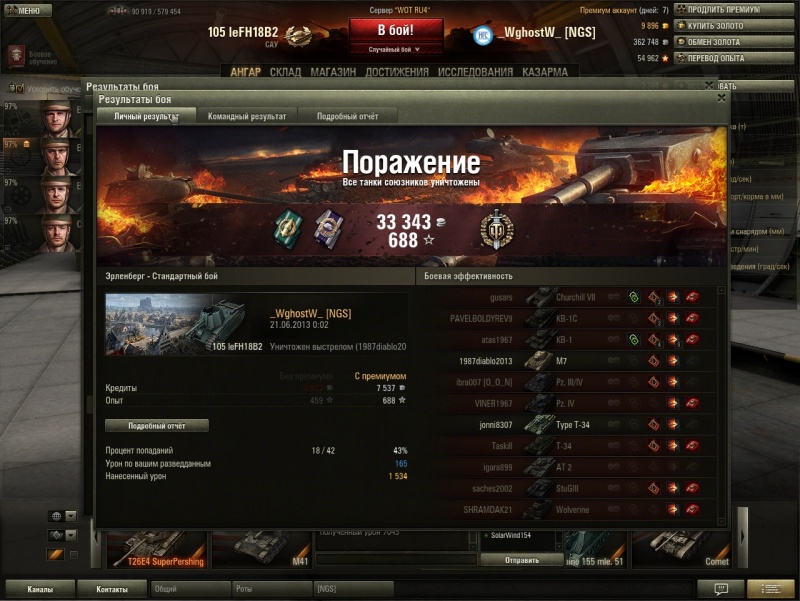Screen dimensions: 800x601
Task: Open the Казарма section
Action: pyautogui.click(x=545, y=72)
